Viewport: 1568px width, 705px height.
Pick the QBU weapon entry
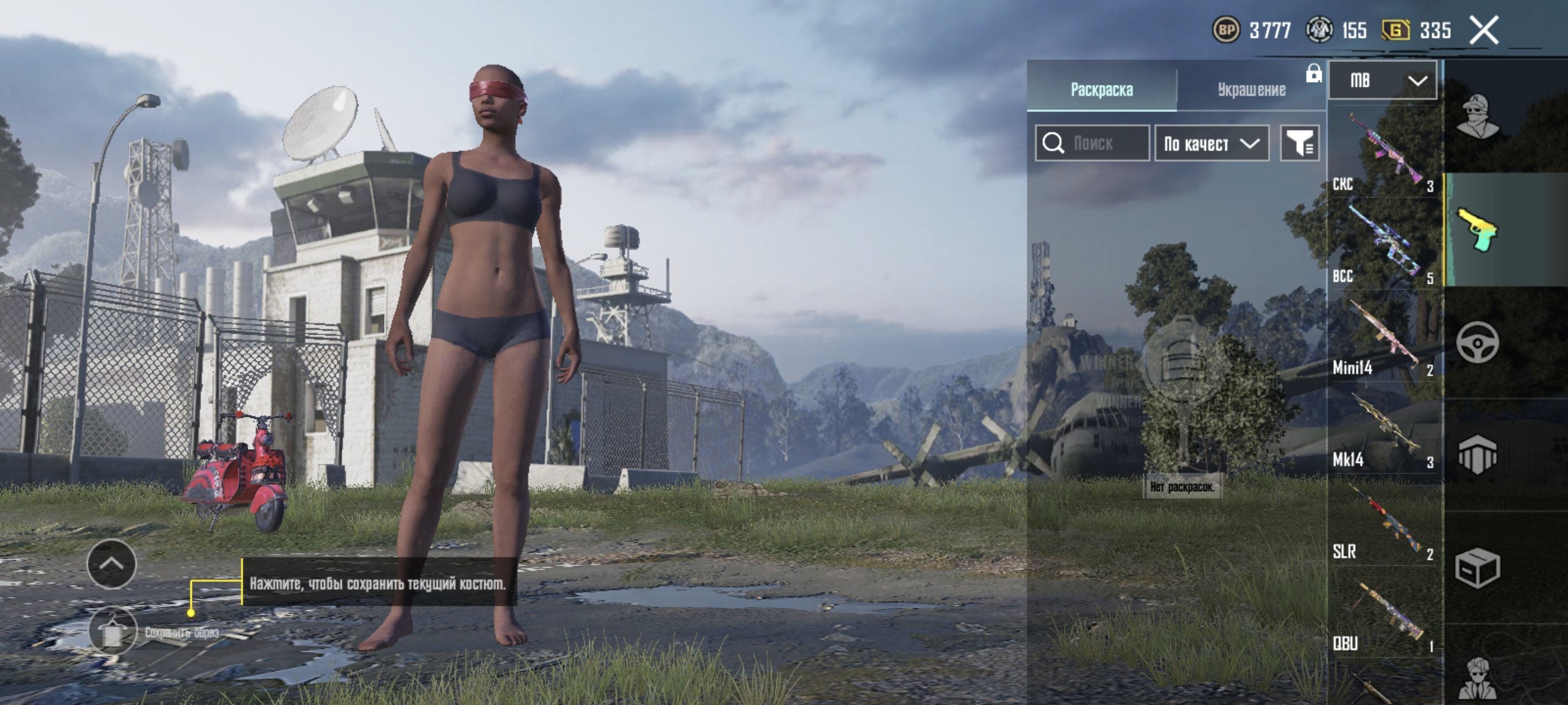click(x=1383, y=611)
